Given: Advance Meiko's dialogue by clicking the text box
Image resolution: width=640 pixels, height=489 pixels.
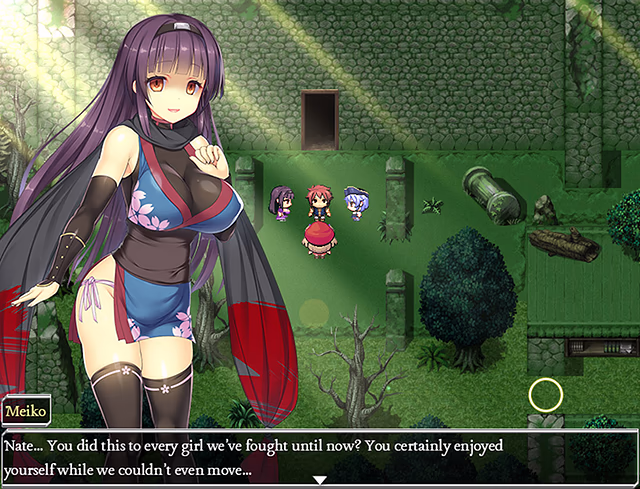Looking at the screenshot, I should pyautogui.click(x=320, y=455).
